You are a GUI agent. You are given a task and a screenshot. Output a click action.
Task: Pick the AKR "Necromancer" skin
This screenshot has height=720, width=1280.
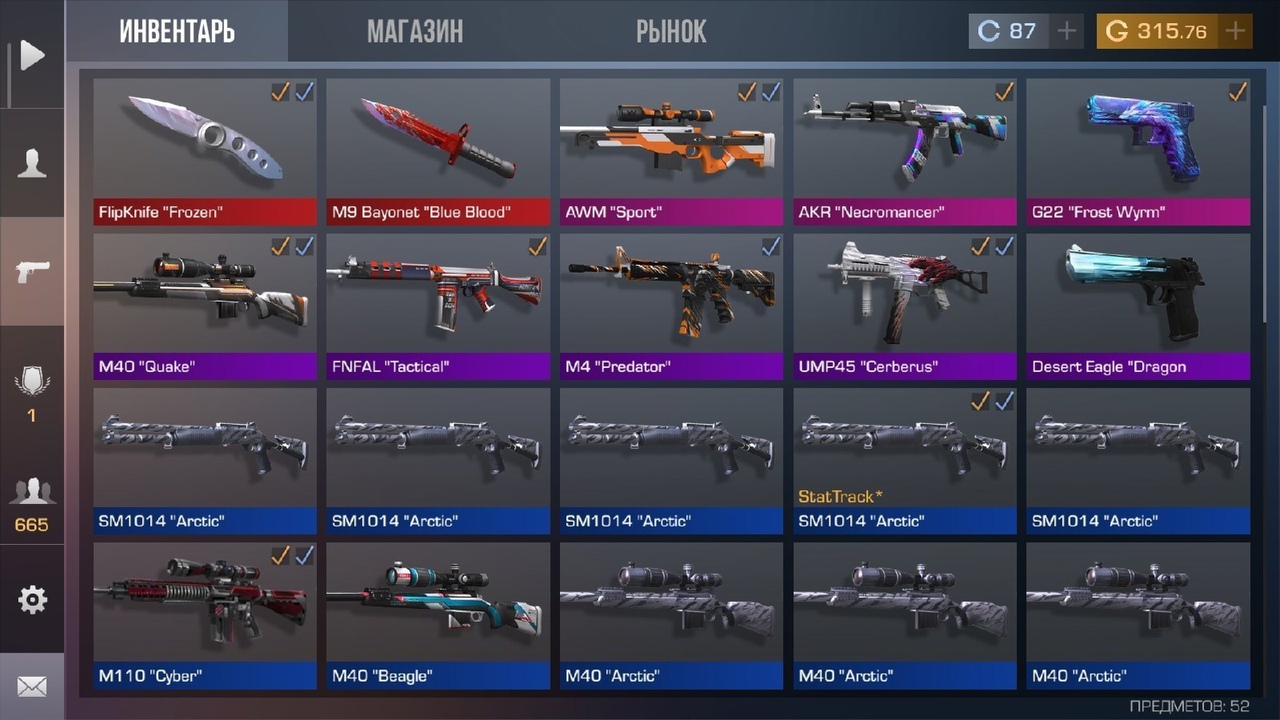click(905, 150)
